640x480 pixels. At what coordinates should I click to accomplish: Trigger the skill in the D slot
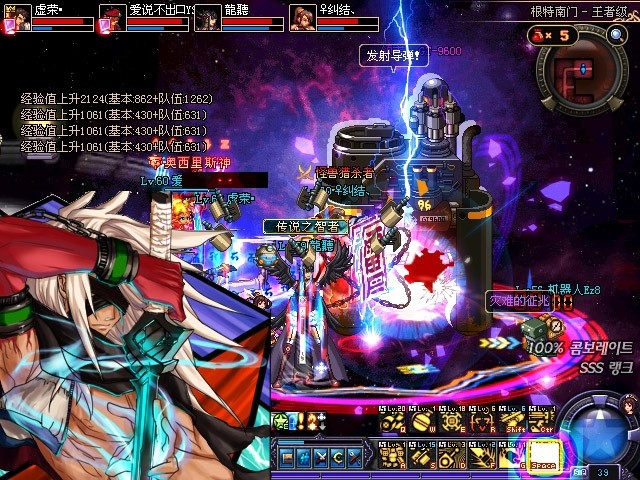click(x=452, y=454)
